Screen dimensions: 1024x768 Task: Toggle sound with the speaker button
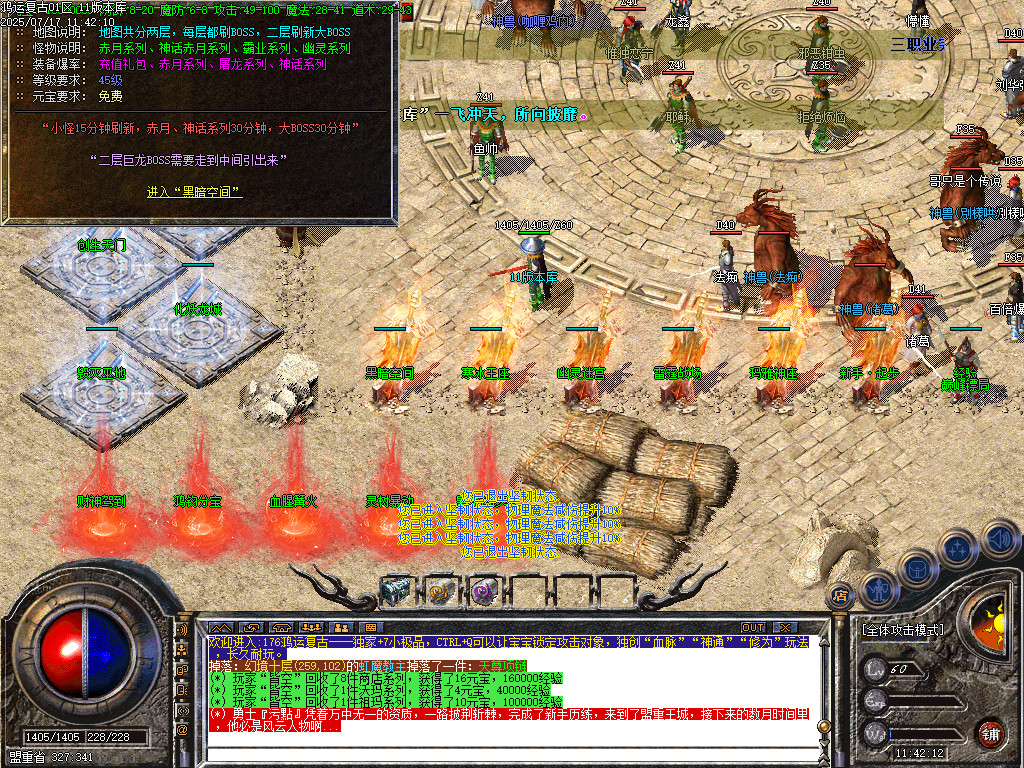pos(999,538)
